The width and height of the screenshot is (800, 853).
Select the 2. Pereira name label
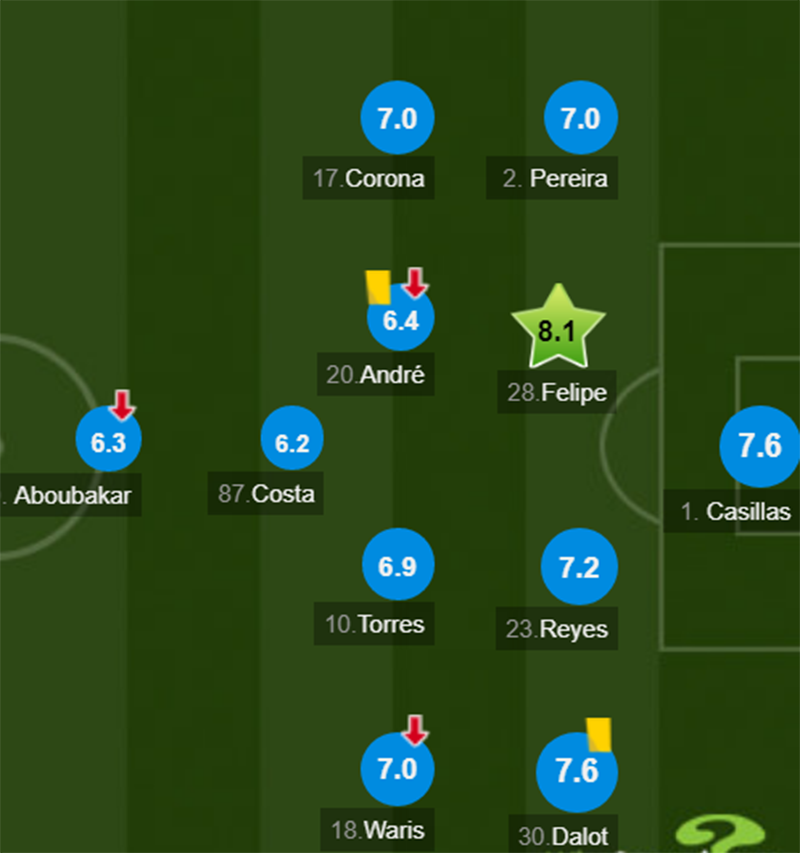(555, 179)
